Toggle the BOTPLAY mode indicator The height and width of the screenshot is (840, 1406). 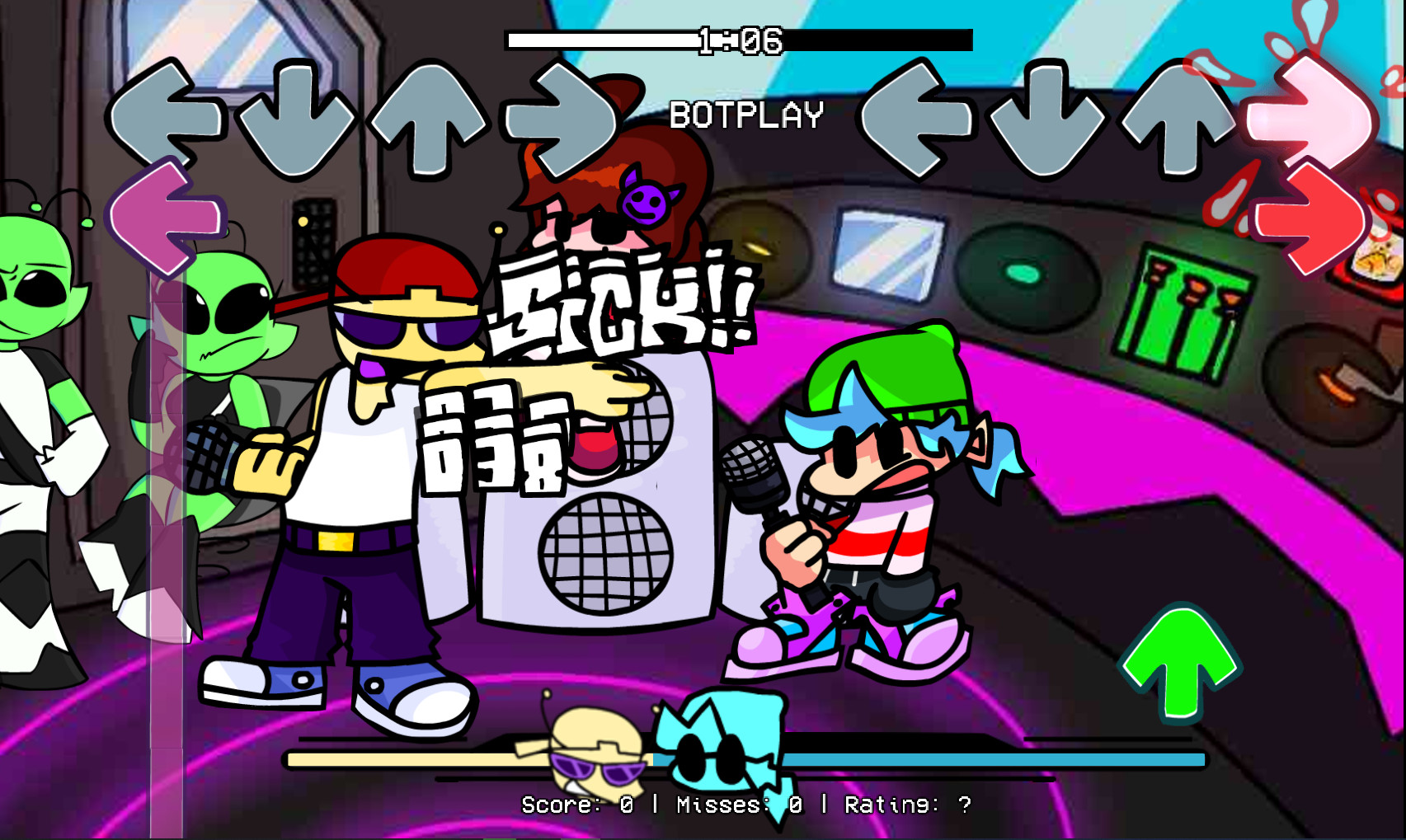tap(745, 116)
